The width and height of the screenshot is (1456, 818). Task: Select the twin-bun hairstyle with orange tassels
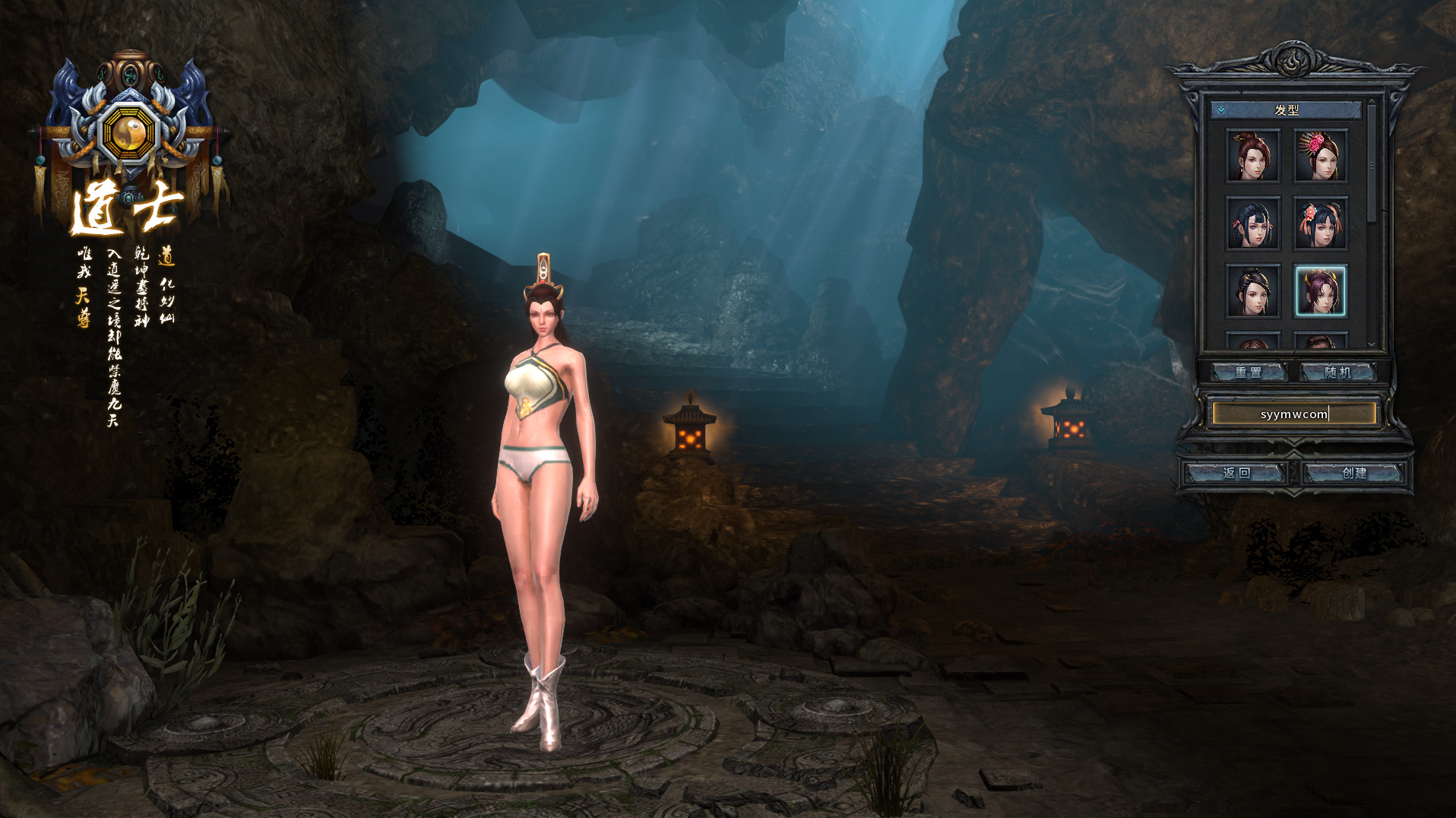point(1320,224)
